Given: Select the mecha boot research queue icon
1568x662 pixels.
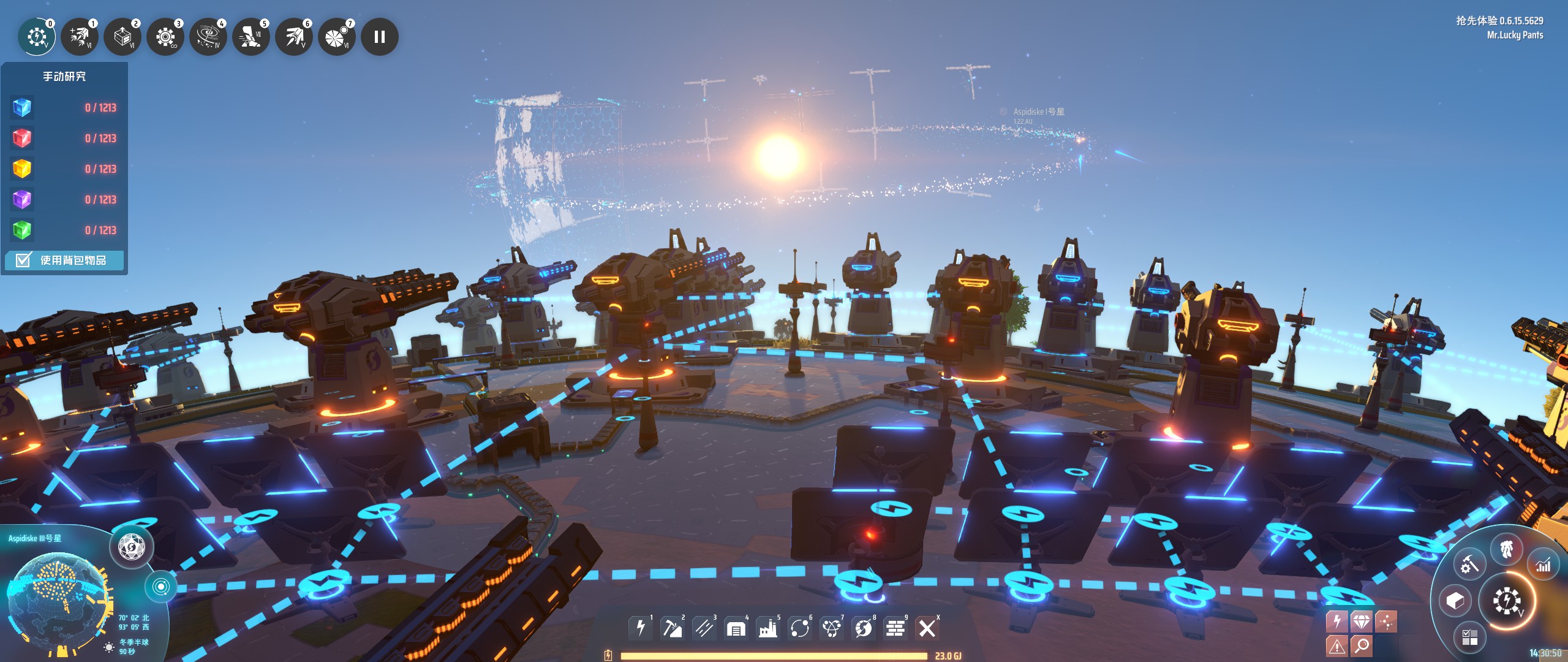Looking at the screenshot, I should [x=251, y=37].
